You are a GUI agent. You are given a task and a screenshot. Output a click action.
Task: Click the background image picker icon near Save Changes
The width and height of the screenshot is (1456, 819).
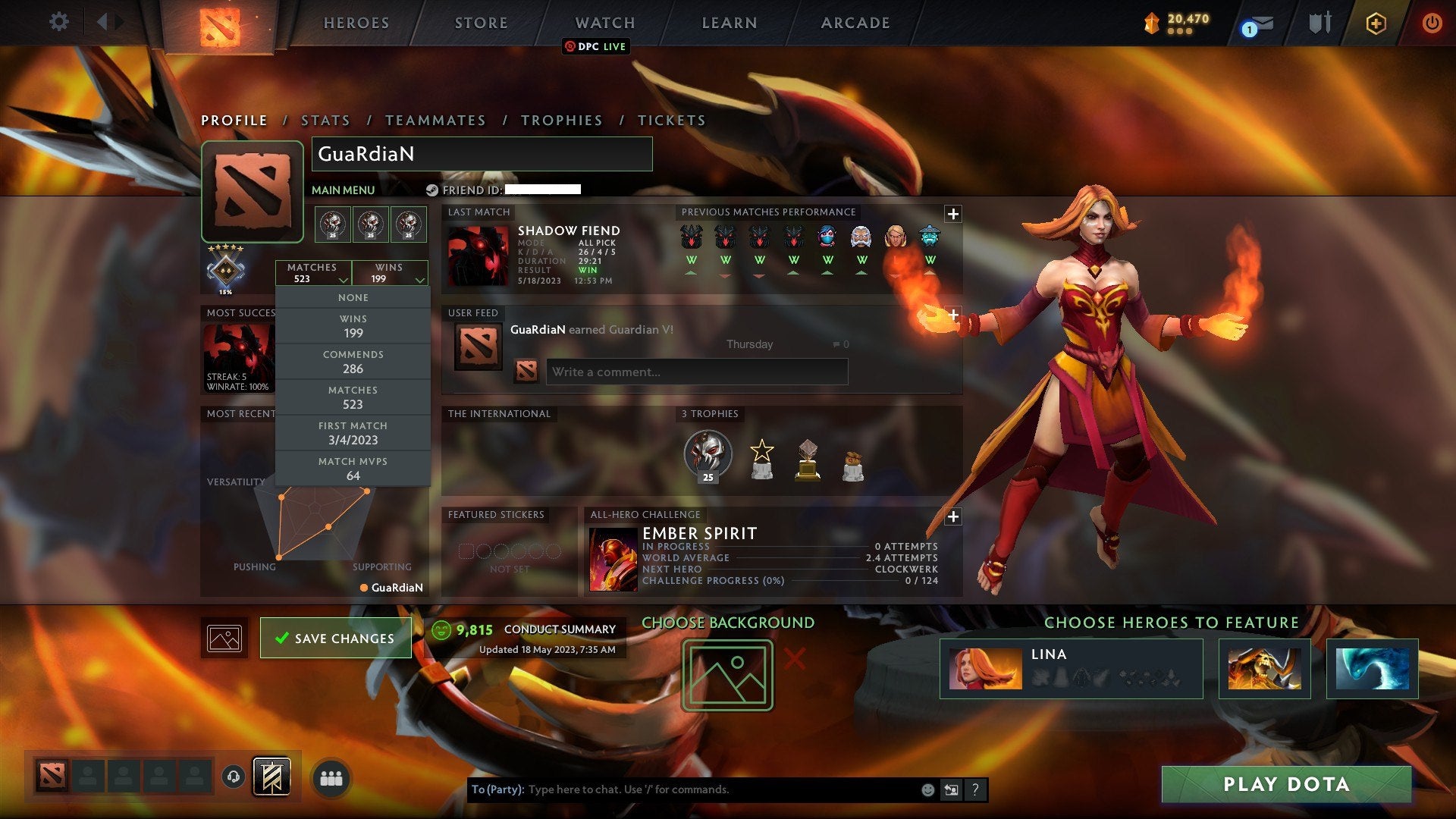(x=224, y=638)
